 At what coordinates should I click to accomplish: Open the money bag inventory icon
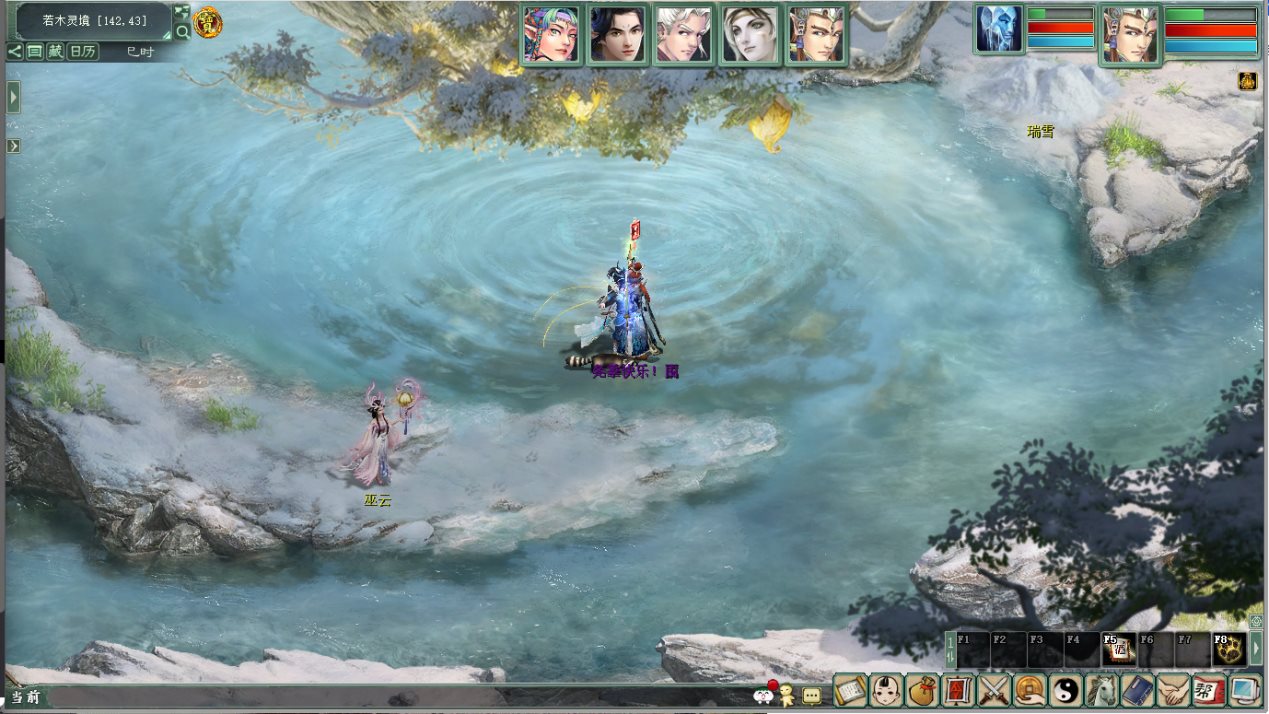coord(920,690)
